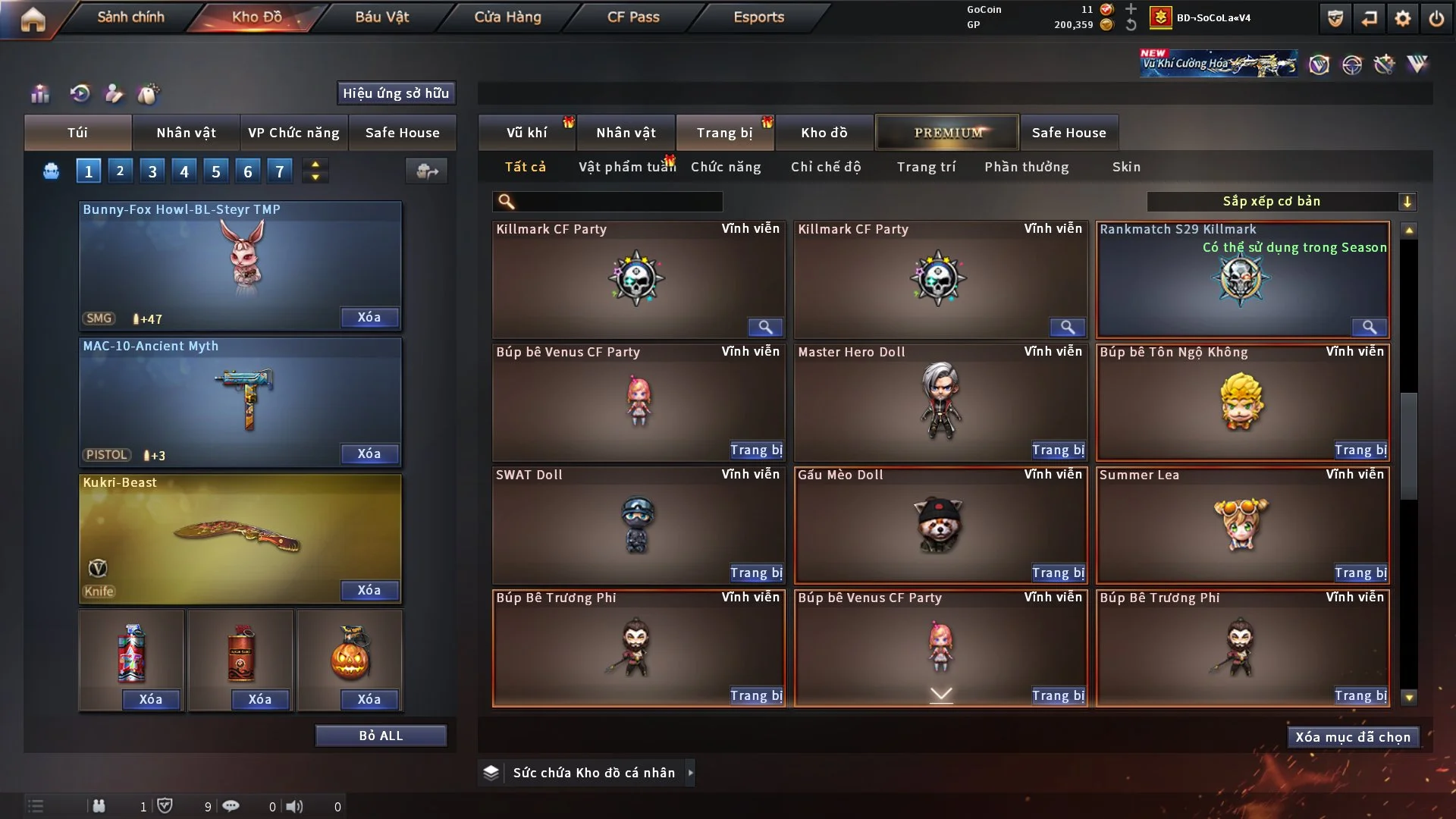The image size is (1456, 819).
Task: Click the Bỏ ALL button
Action: tap(381, 735)
